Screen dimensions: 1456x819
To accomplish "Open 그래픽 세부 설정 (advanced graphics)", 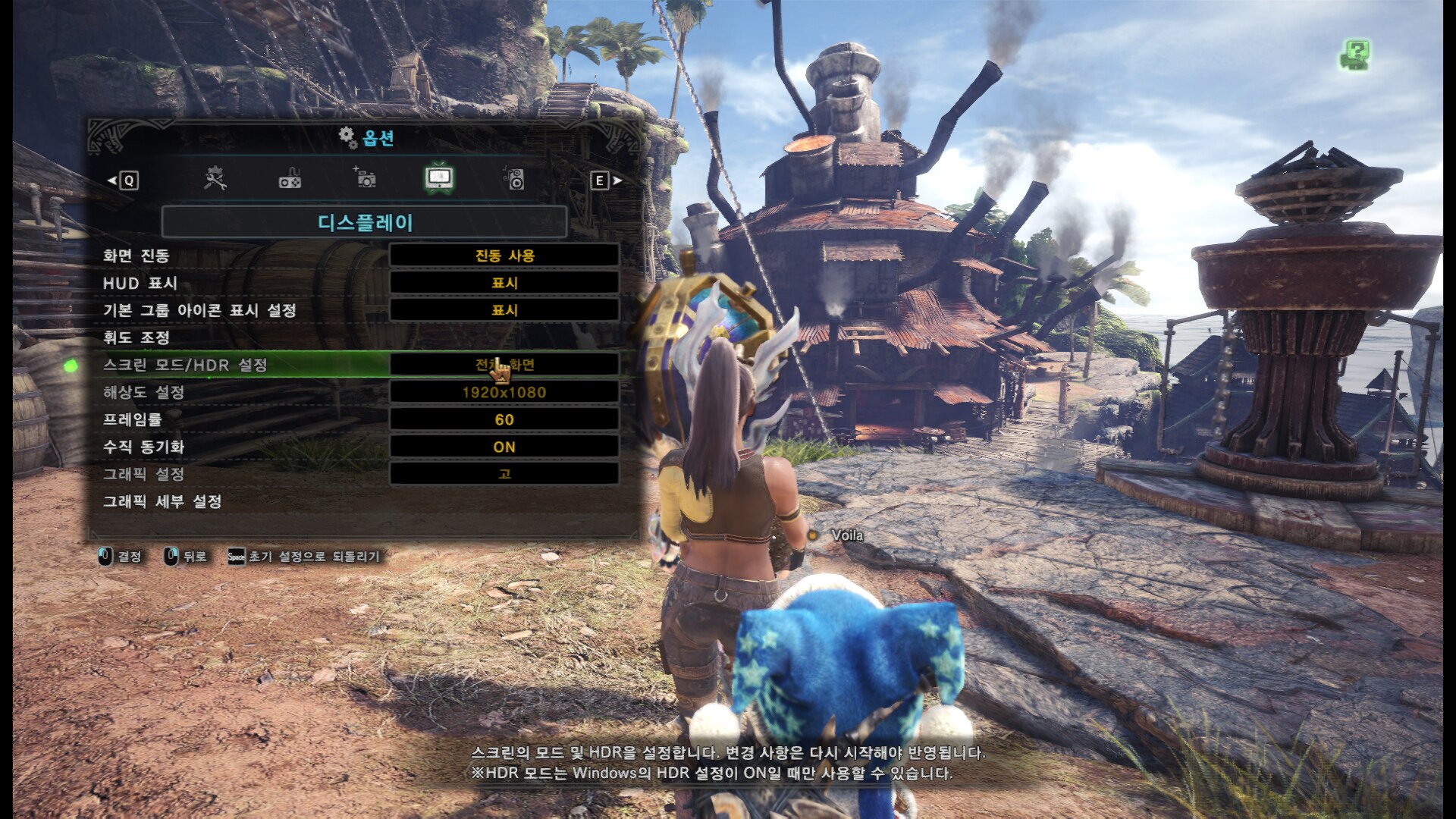I will [x=162, y=501].
